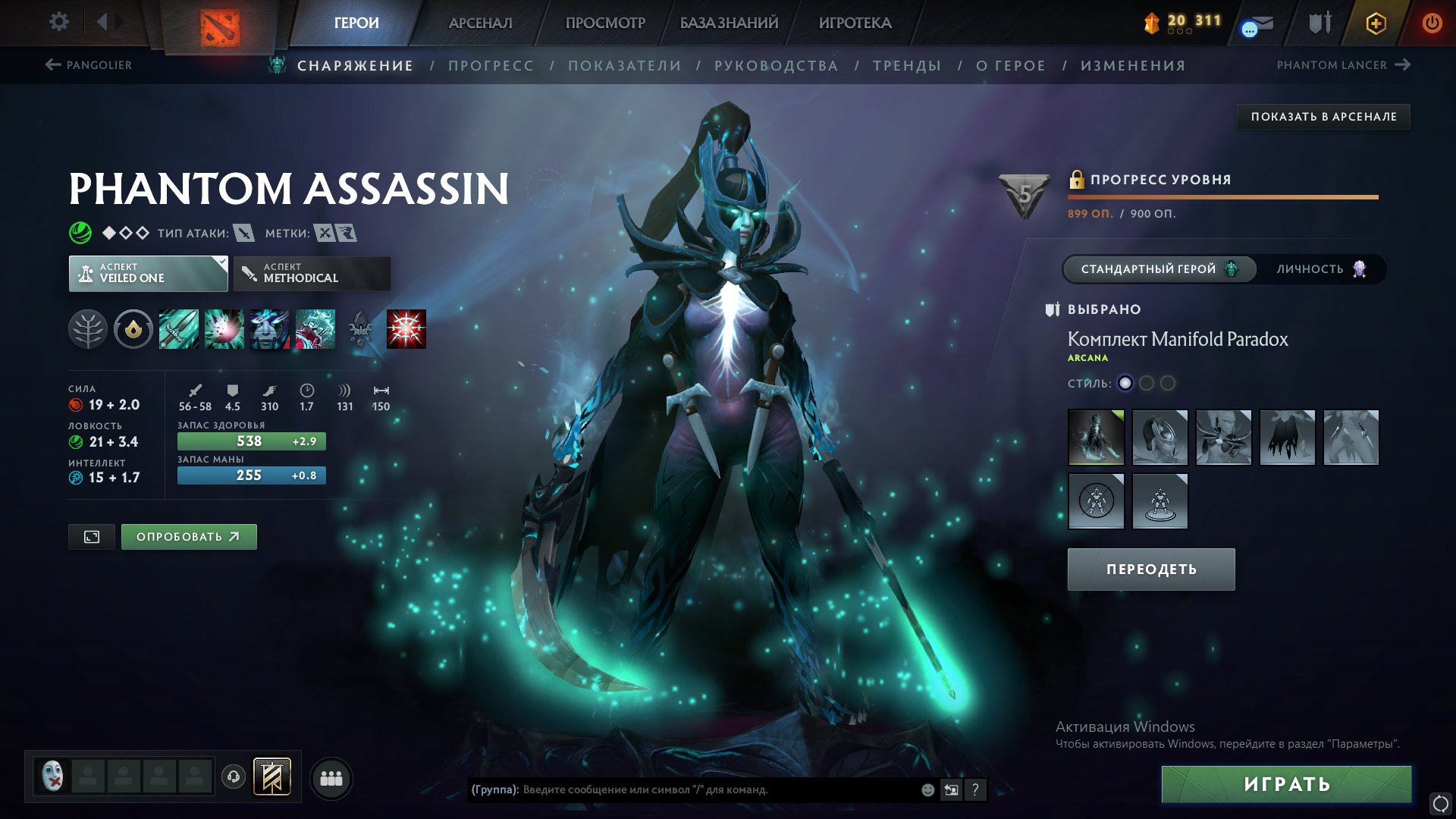This screenshot has width=1456, height=819.
Task: Go to next hero Phantom Lancer
Action: tap(1343, 65)
